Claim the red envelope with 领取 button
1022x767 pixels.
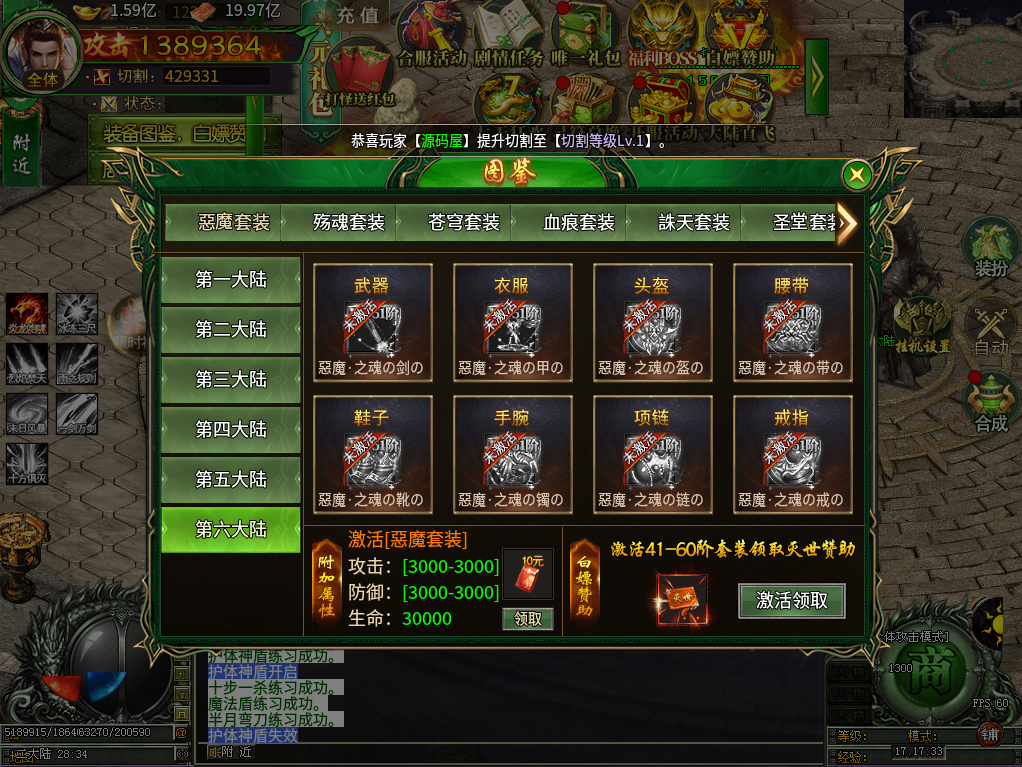point(527,619)
